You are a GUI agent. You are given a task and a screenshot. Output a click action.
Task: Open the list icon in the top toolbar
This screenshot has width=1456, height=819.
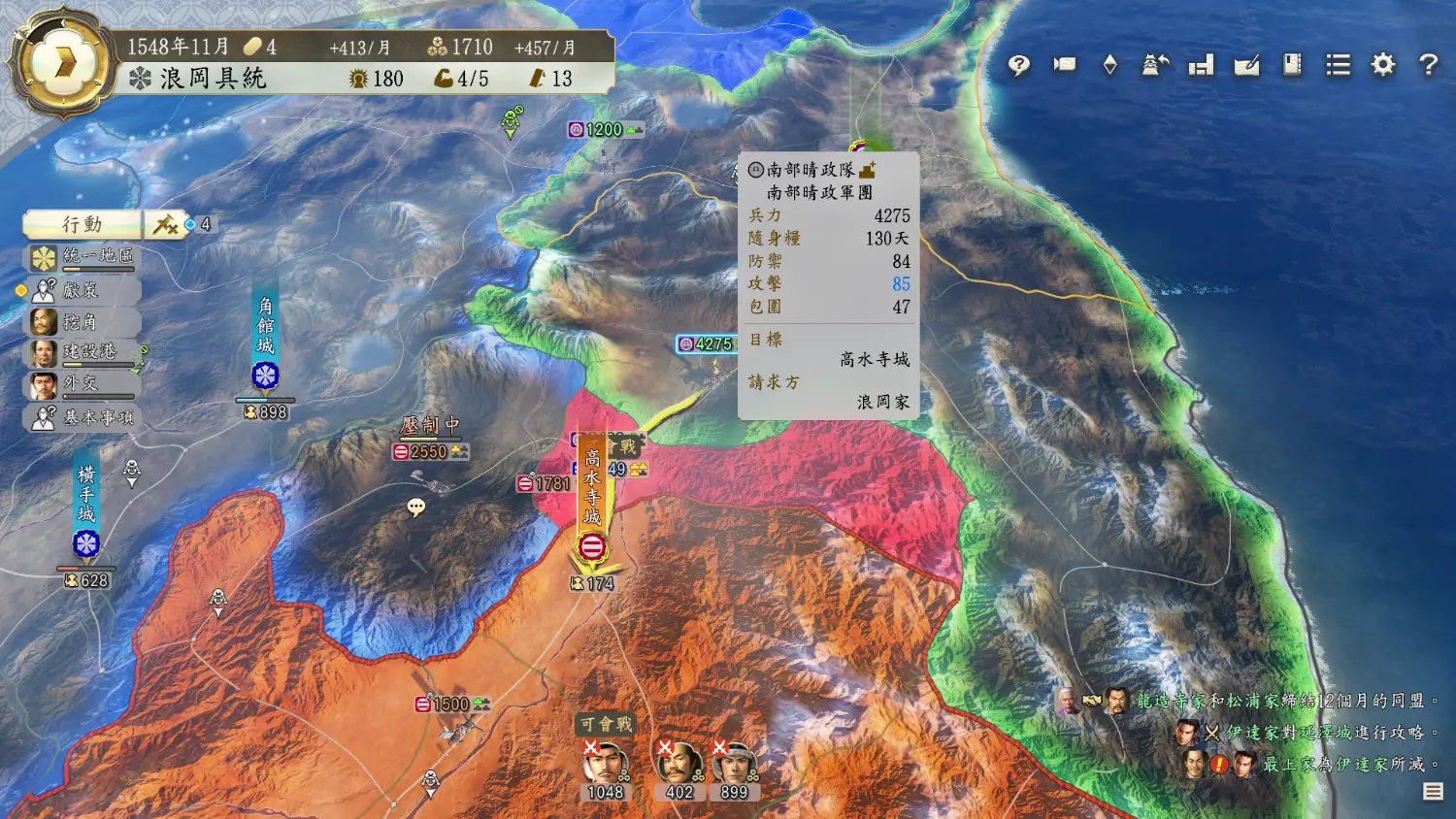pos(1339,65)
